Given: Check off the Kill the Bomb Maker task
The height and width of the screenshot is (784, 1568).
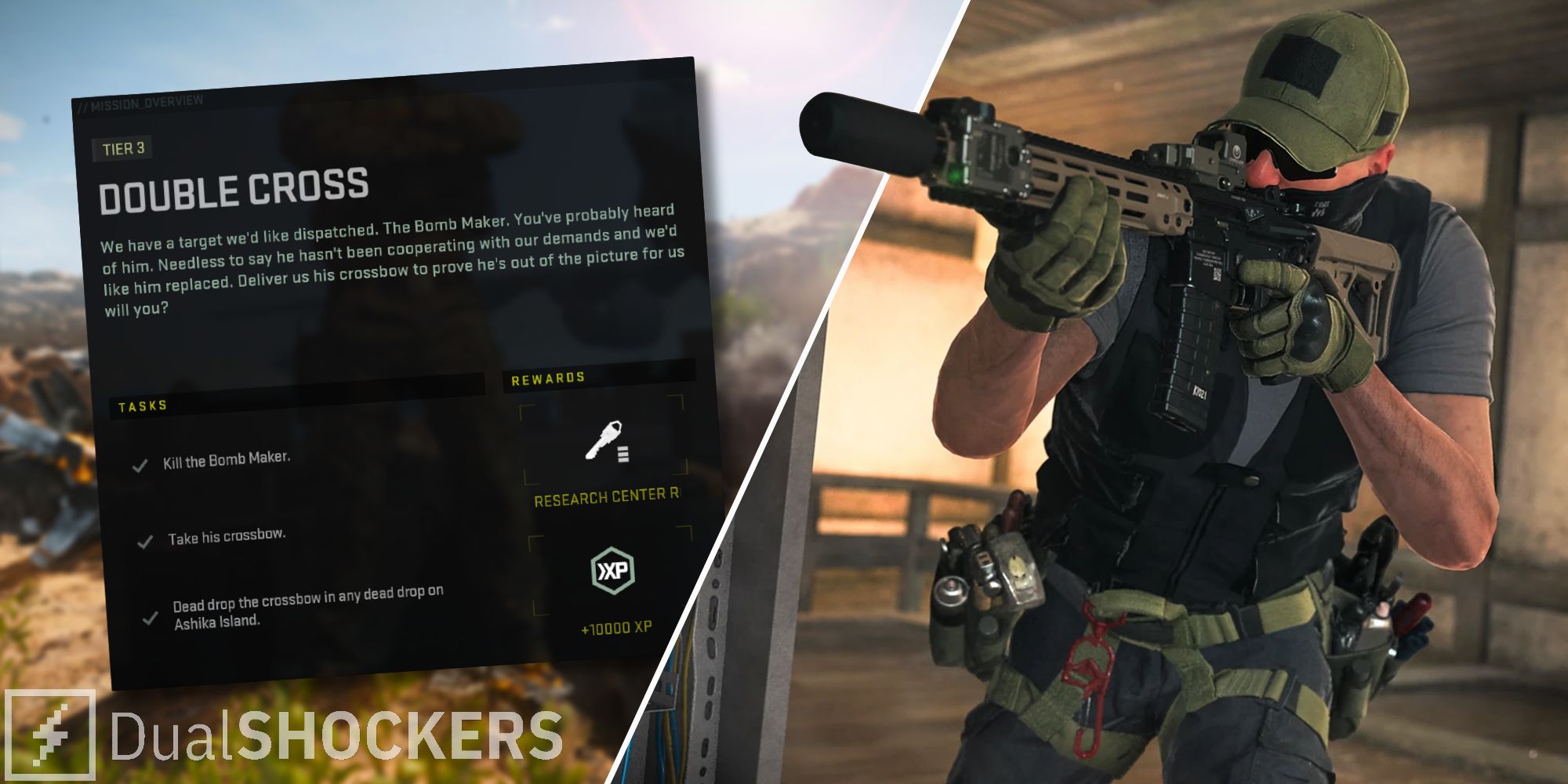Looking at the screenshot, I should pos(140,465).
